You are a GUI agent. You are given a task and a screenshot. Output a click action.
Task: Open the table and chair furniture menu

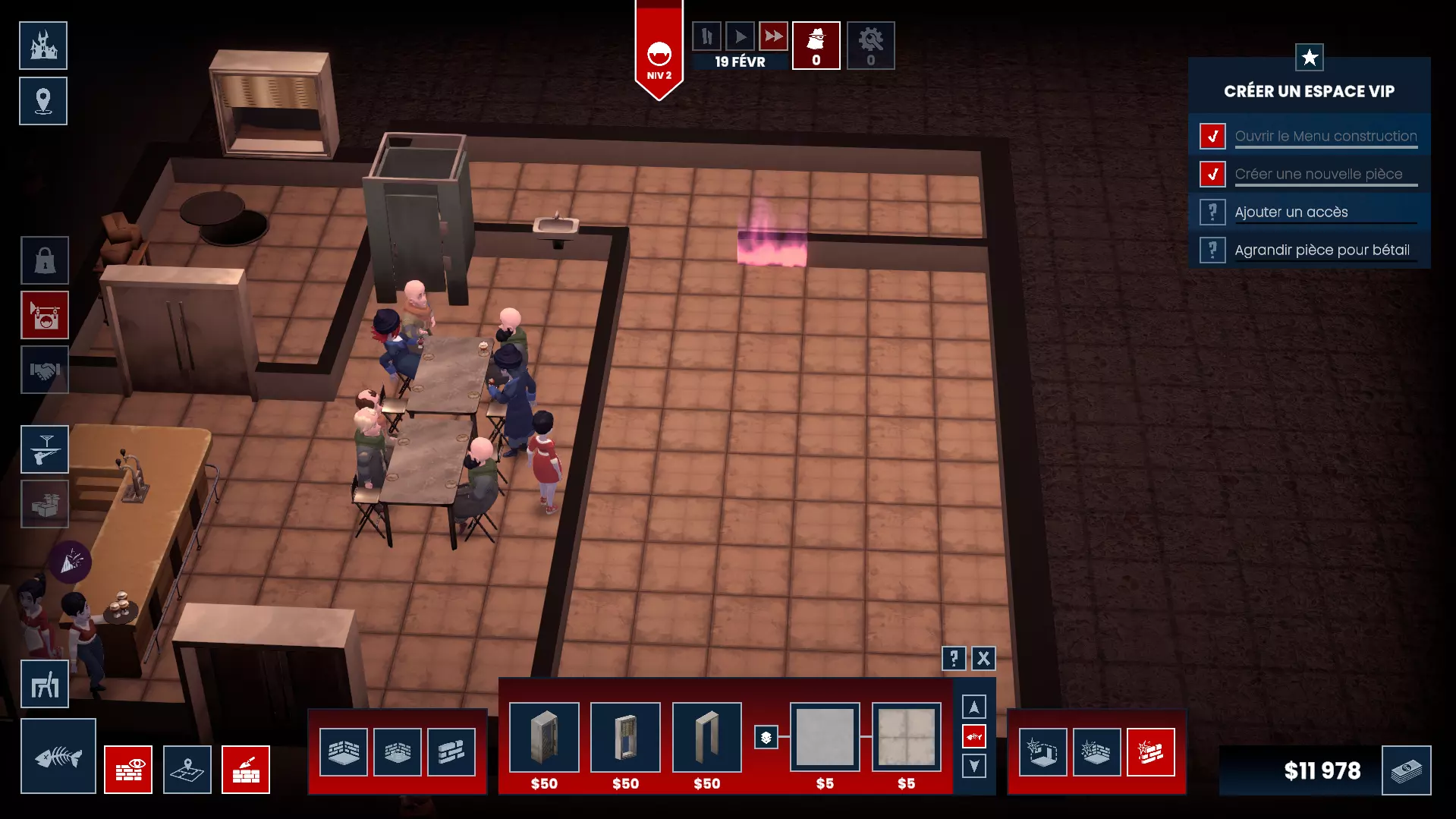(x=45, y=685)
